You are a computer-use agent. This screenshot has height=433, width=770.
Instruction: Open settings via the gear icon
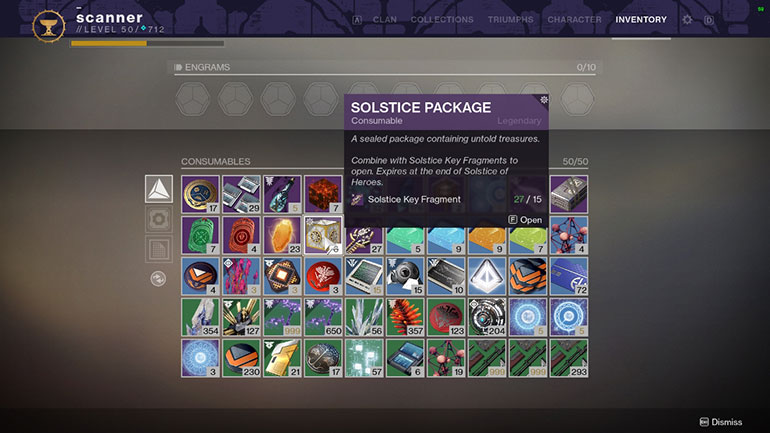(x=687, y=19)
